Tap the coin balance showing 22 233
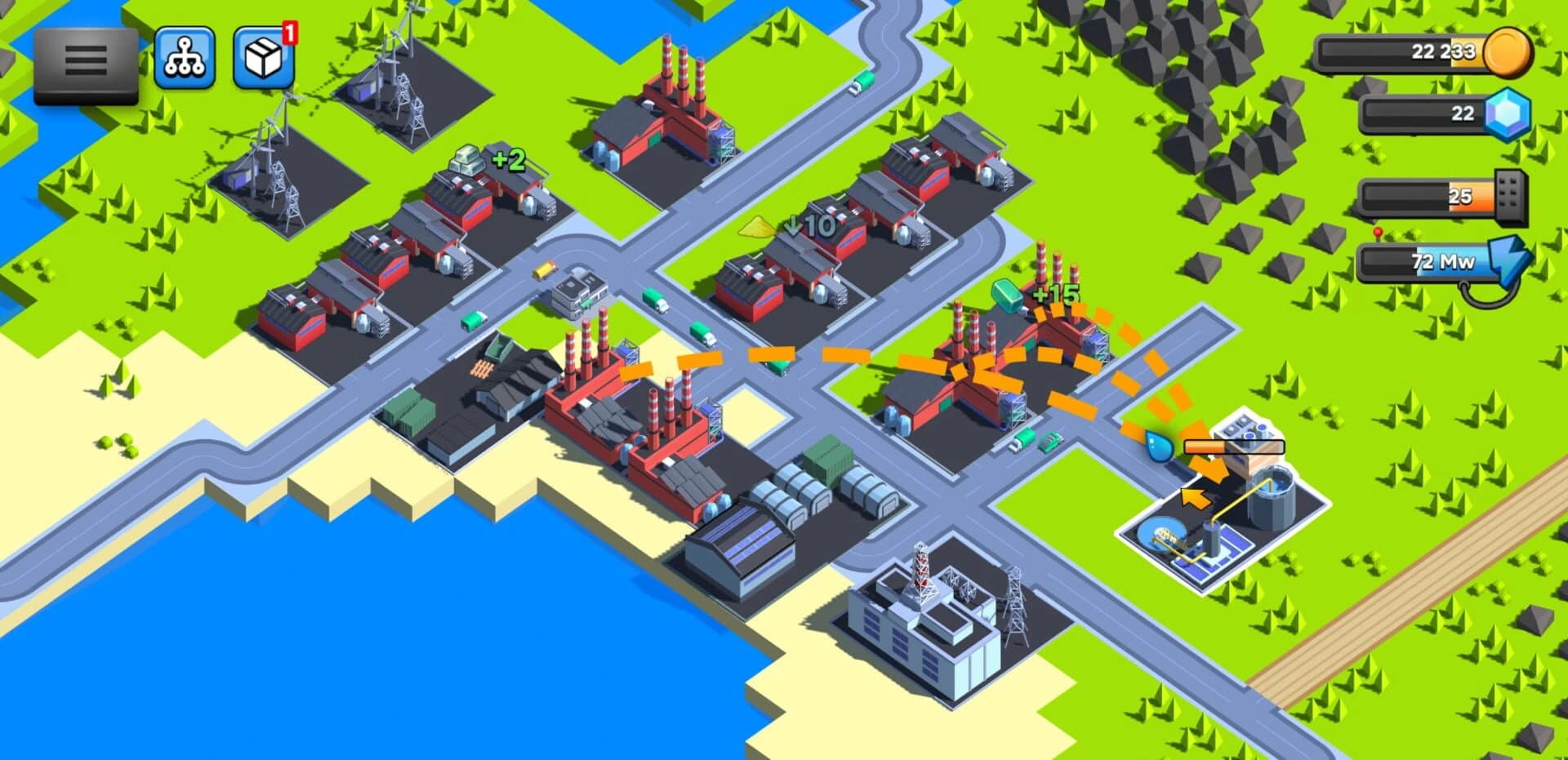This screenshot has width=1568, height=760. coord(1445,51)
